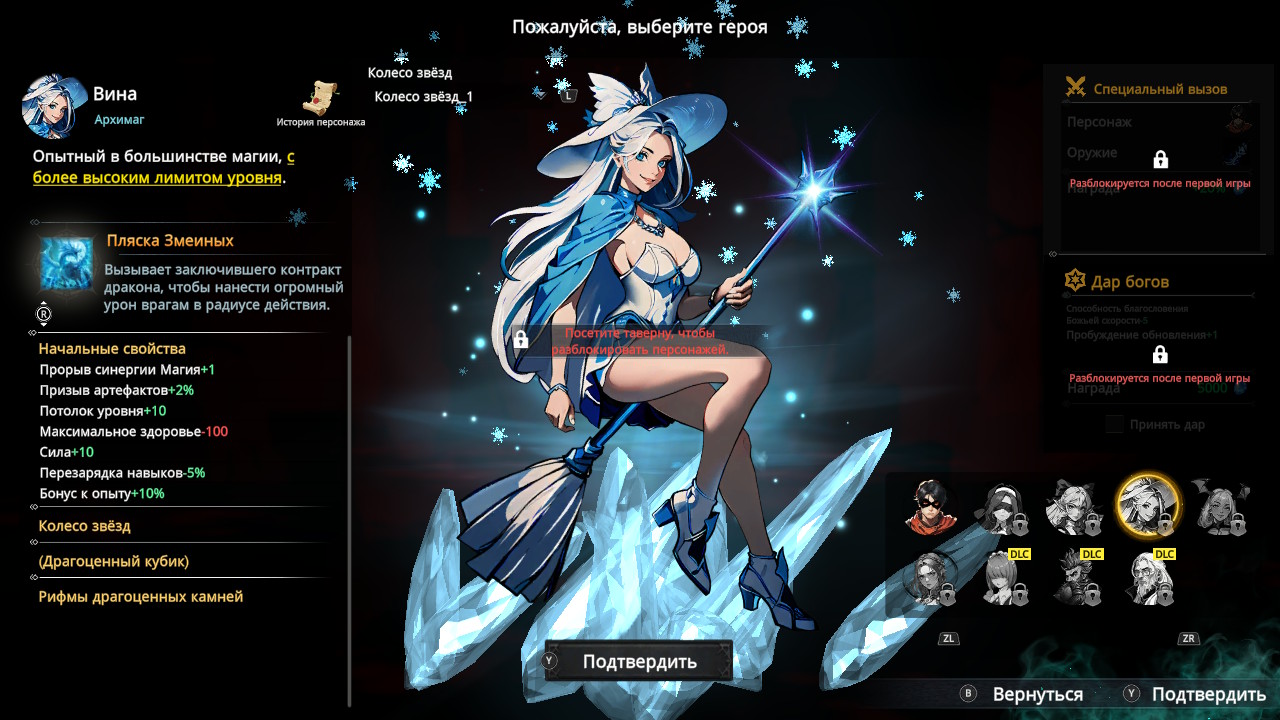Pick the elf girl with bow portrait
This screenshot has height=720, width=1280.
click(x=1071, y=507)
